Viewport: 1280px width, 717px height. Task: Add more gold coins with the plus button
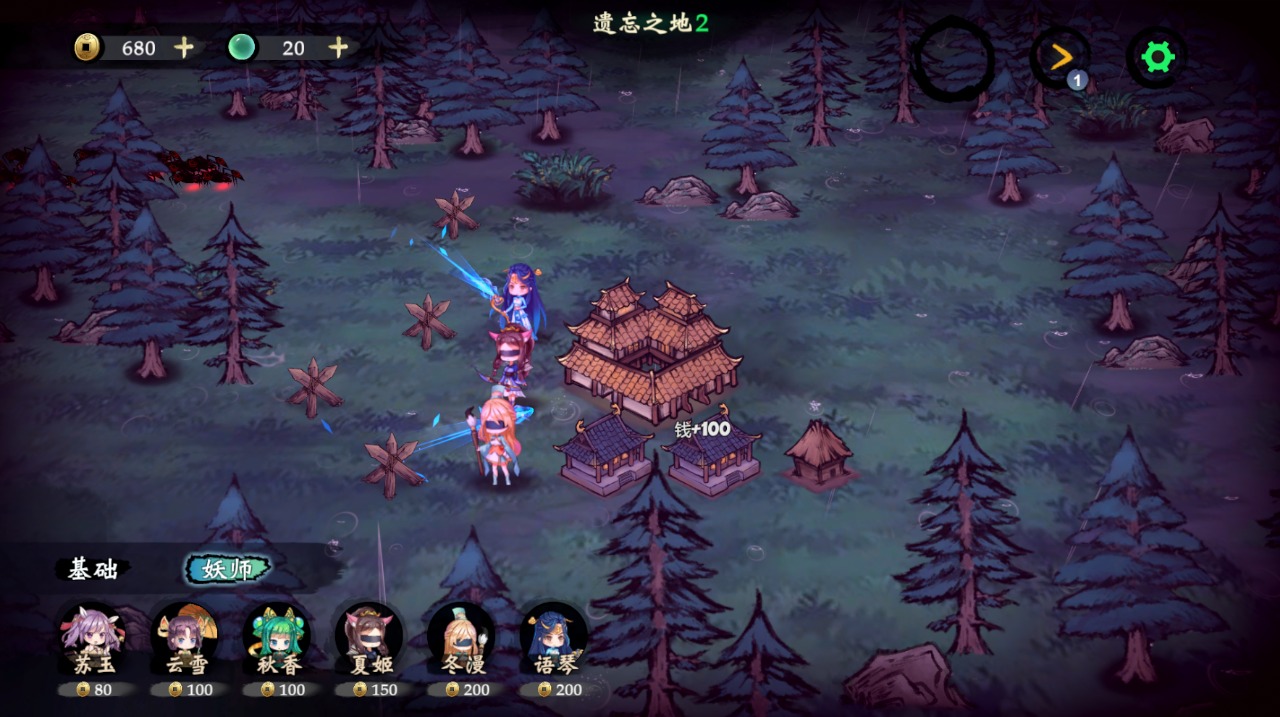(184, 47)
